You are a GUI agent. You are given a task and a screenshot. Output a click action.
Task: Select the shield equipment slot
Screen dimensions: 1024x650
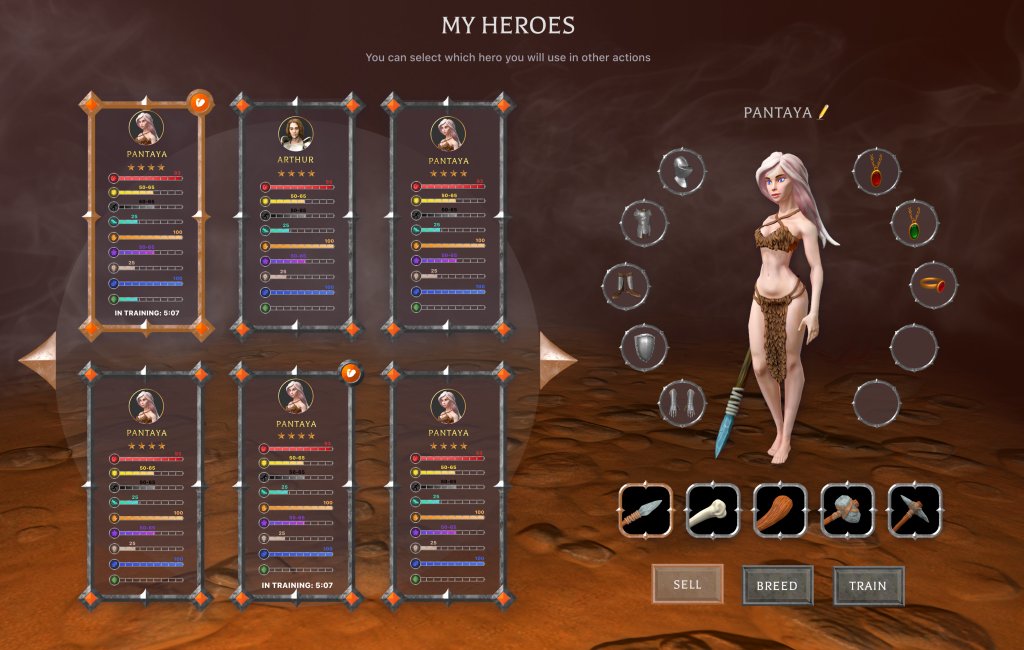point(643,347)
